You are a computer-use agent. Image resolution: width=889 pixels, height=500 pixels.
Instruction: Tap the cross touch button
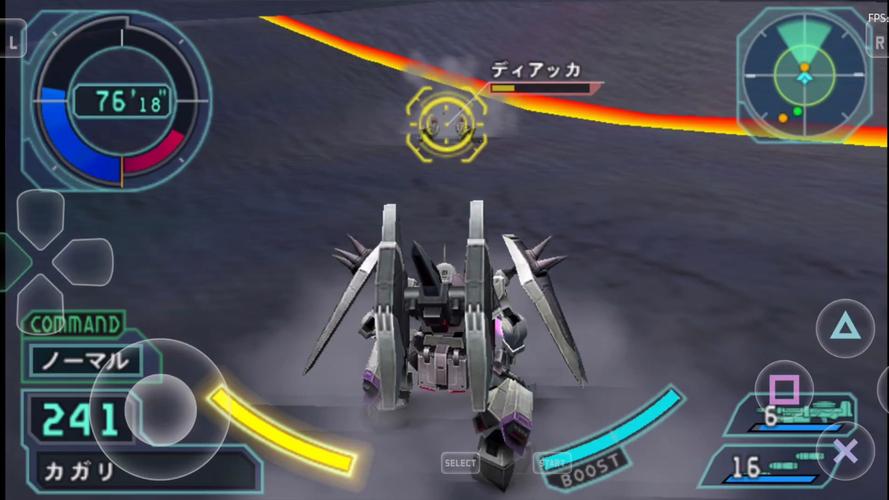tap(845, 451)
